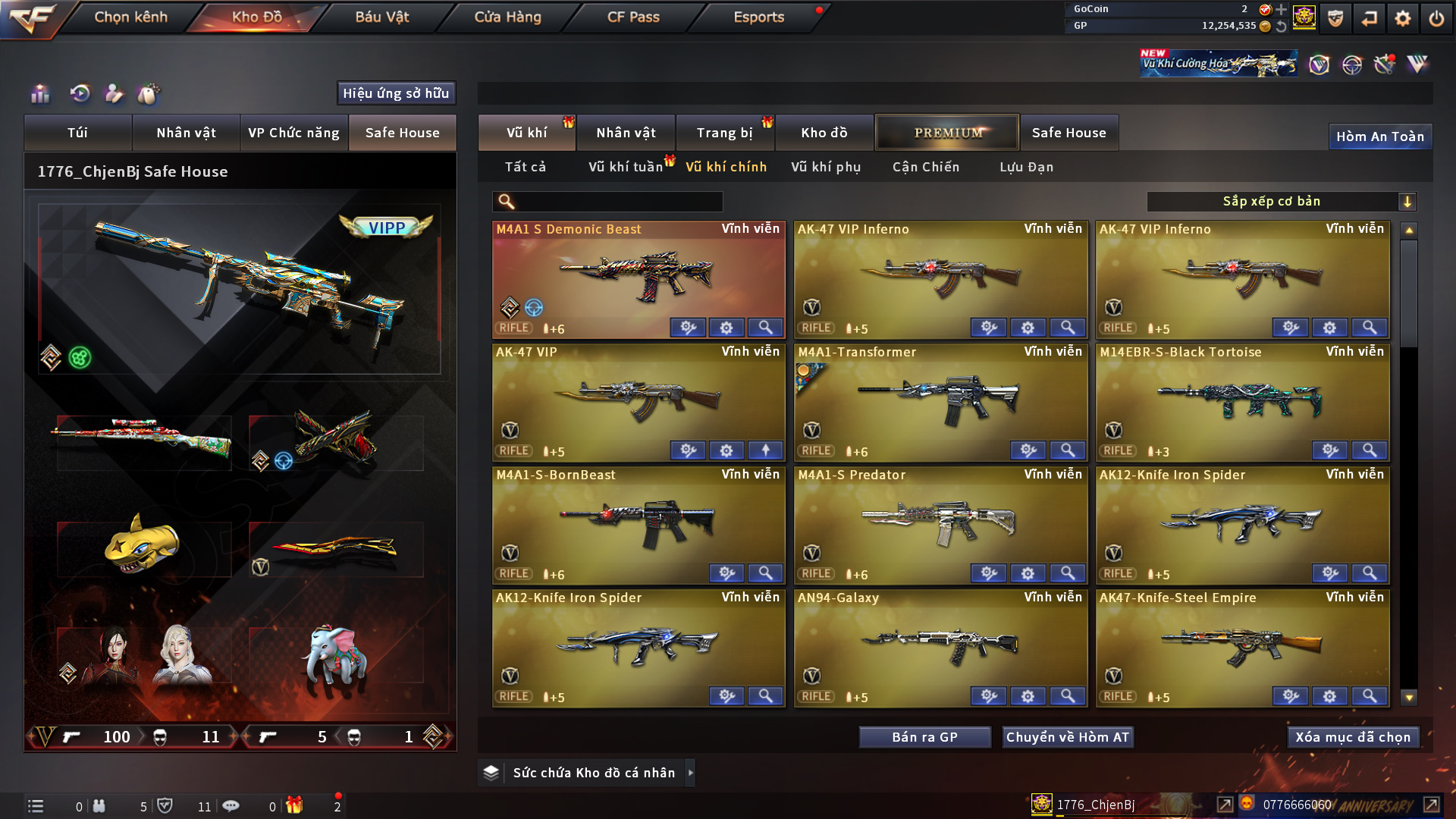Open the Esports menu
The height and width of the screenshot is (819, 1456).
758,17
